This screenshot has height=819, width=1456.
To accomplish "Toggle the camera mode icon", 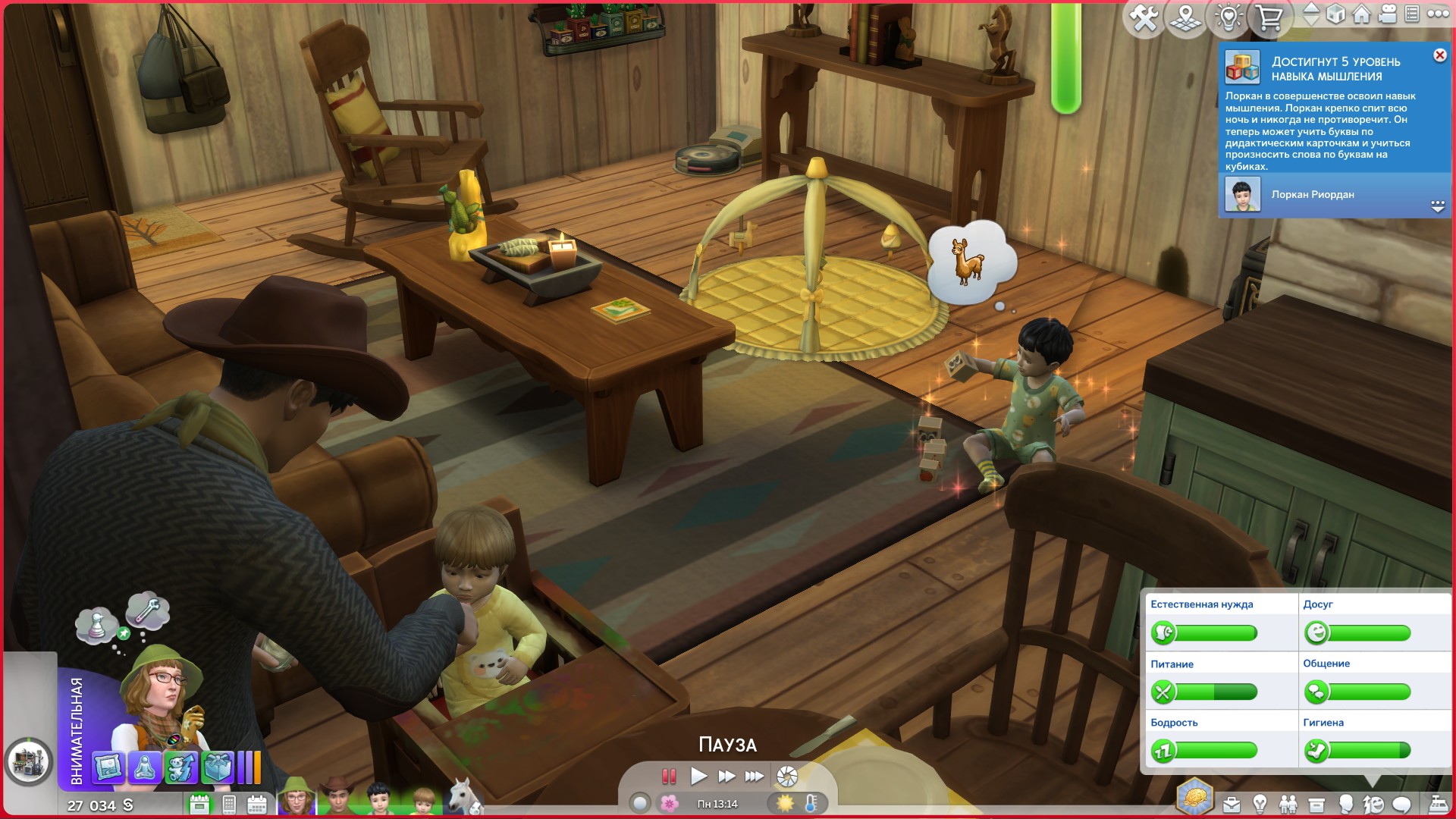I will pos(1388,14).
